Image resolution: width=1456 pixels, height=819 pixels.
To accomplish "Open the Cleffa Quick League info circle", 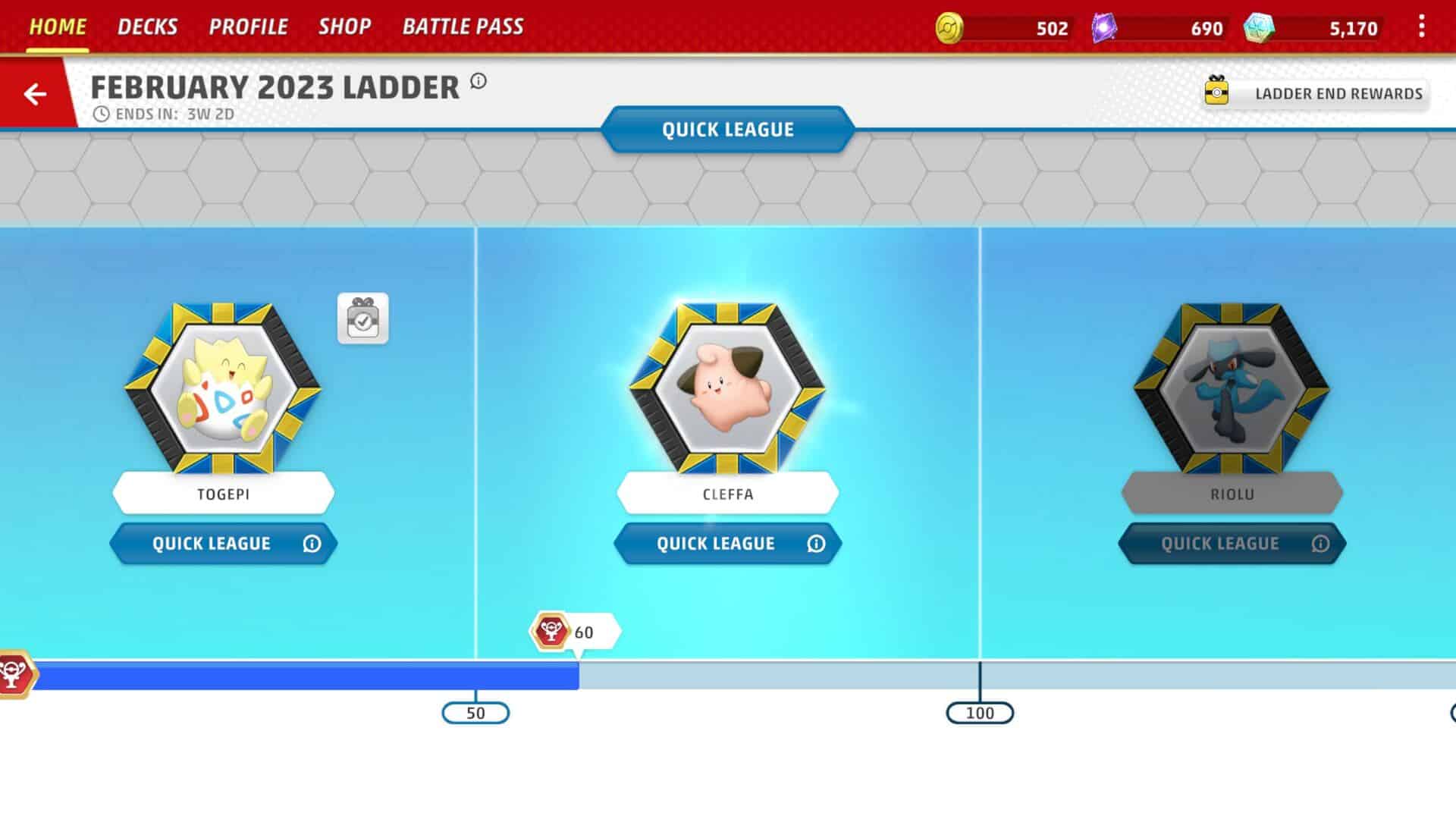I will [x=816, y=544].
